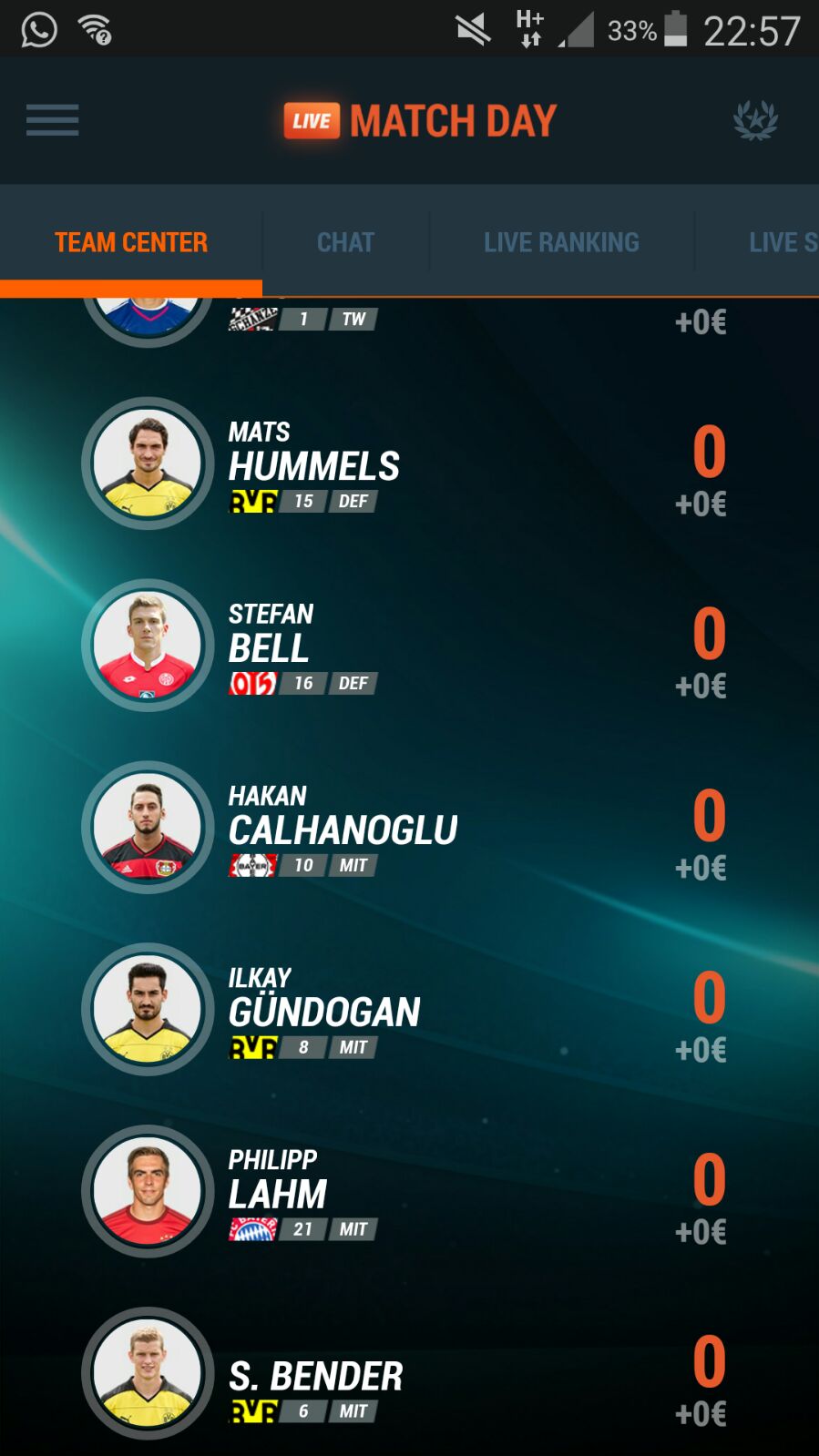The height and width of the screenshot is (1456, 819).
Task: Switch to the Chat tab
Action: pos(345,242)
